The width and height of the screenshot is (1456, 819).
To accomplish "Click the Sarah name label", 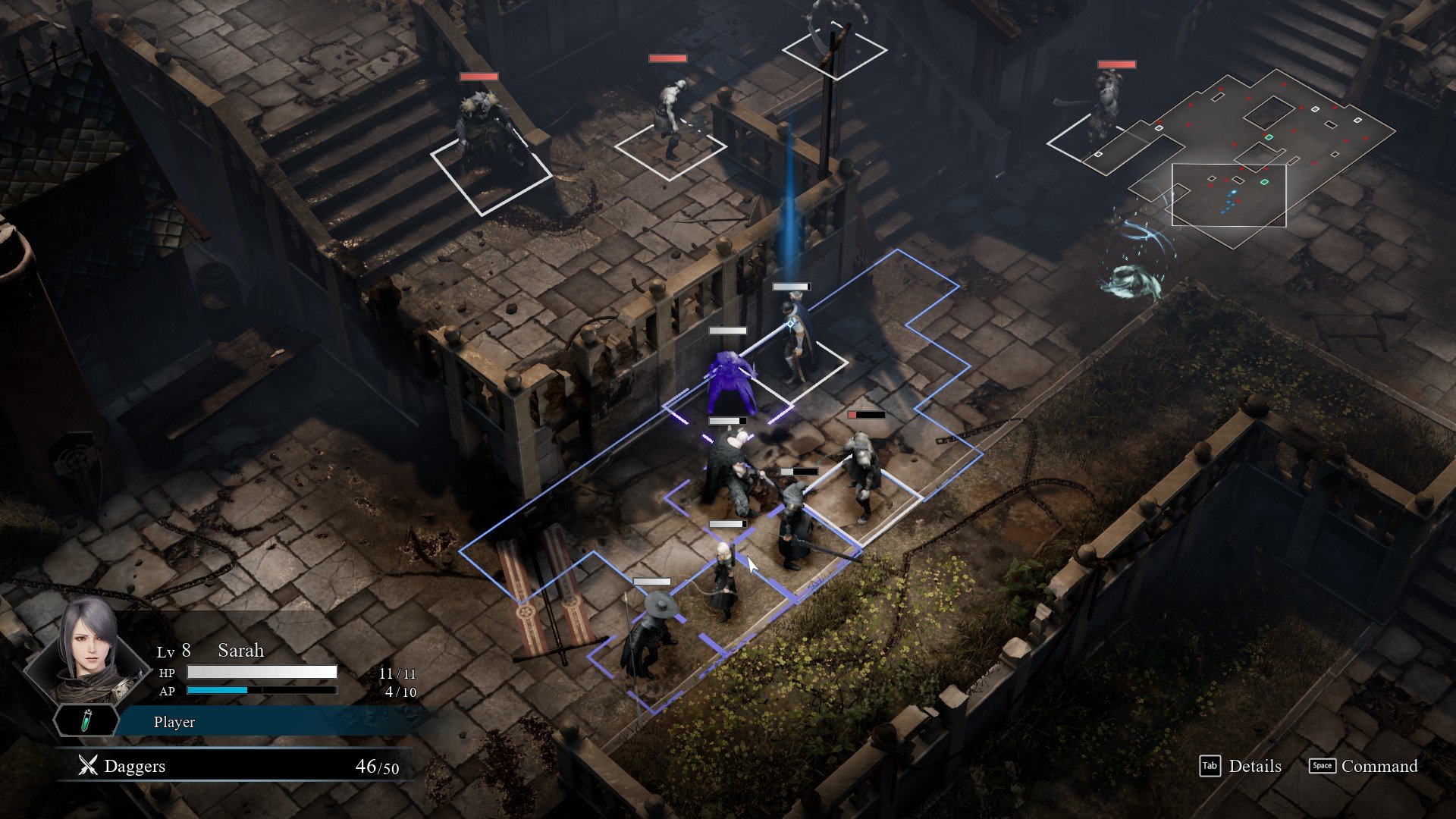I will tap(241, 650).
